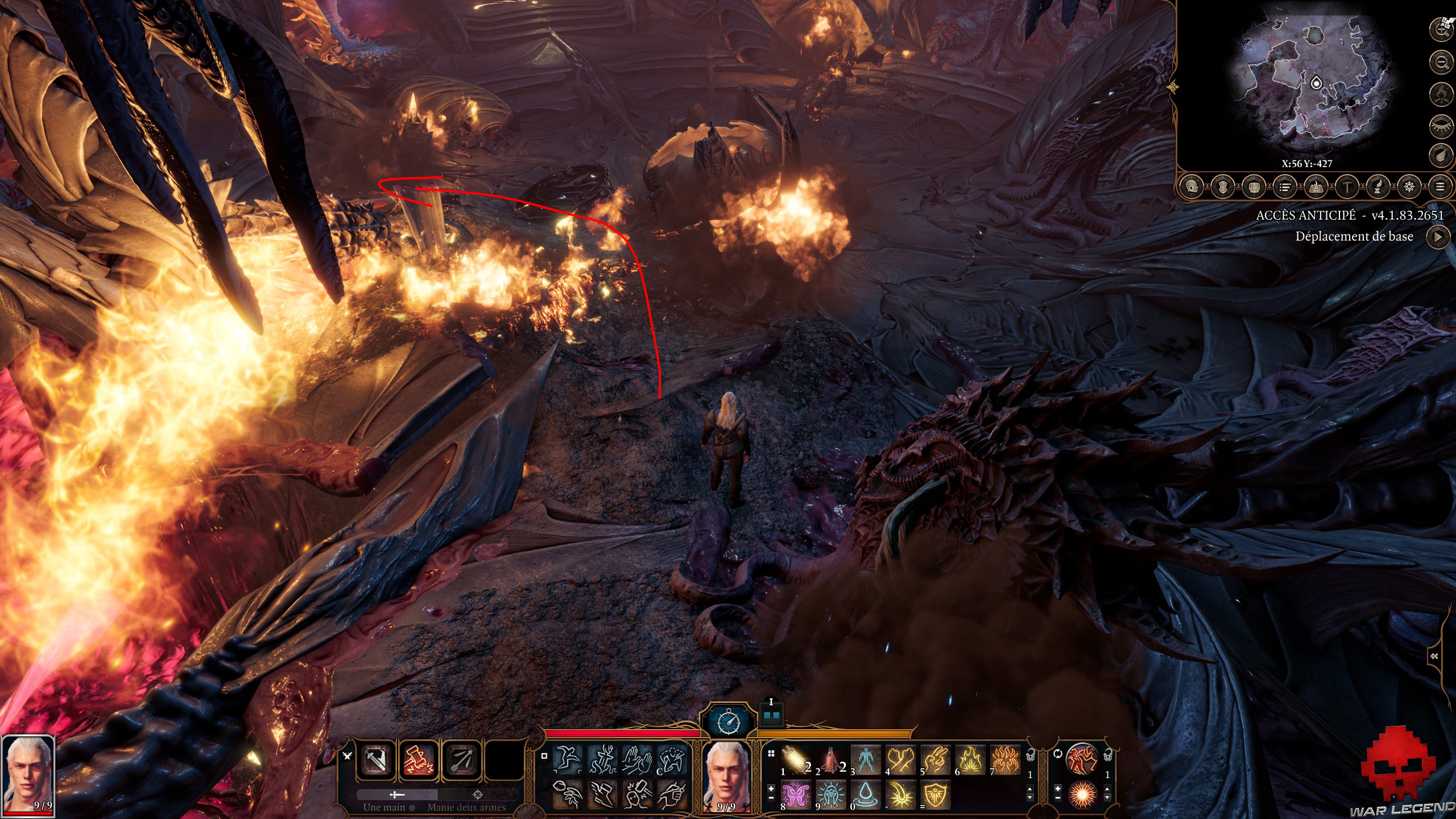The height and width of the screenshot is (819, 1456).
Task: Select the main-hand melee attack slot
Action: click(x=377, y=759)
